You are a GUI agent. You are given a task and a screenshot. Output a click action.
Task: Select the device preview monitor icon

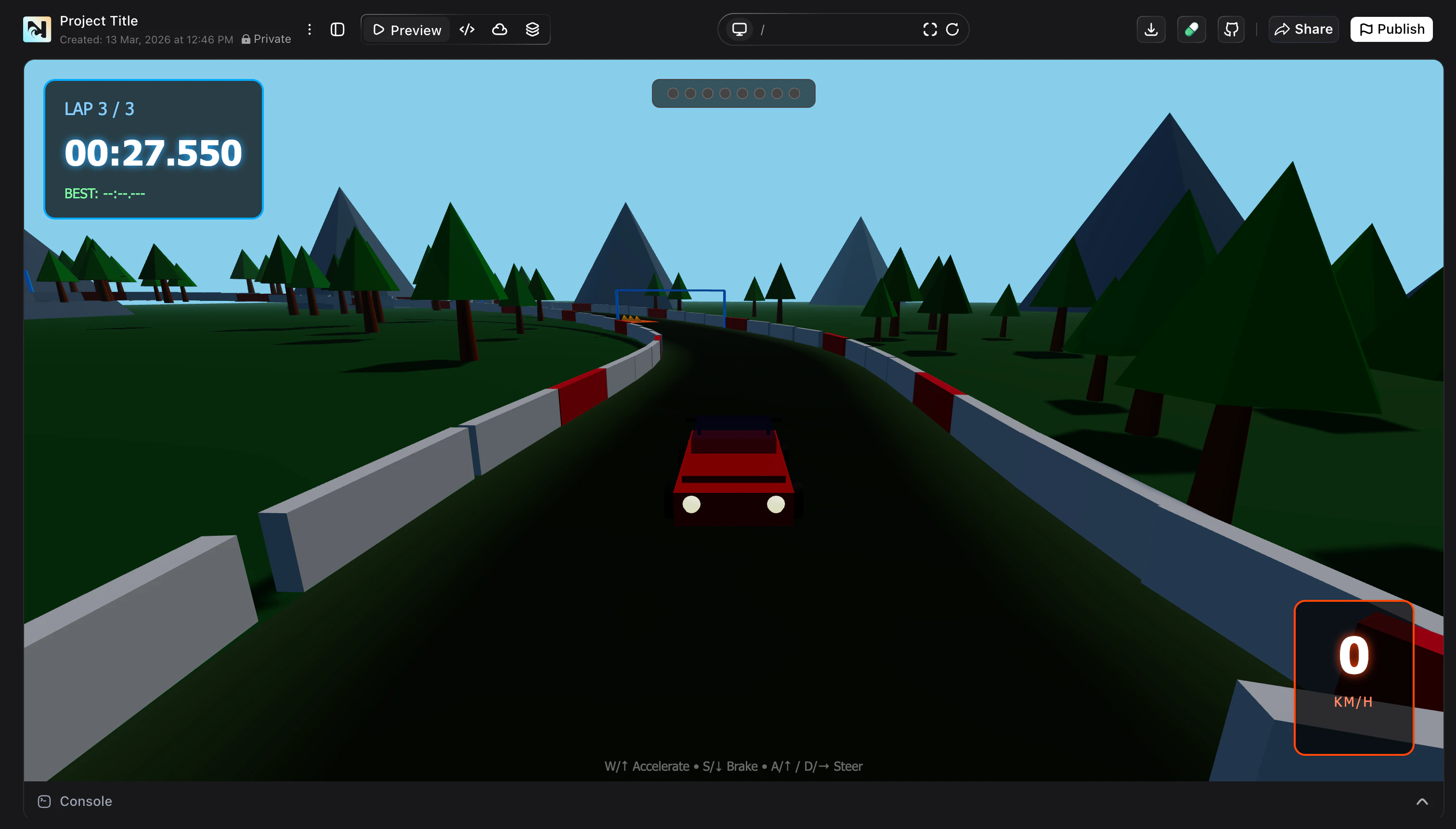click(x=739, y=28)
